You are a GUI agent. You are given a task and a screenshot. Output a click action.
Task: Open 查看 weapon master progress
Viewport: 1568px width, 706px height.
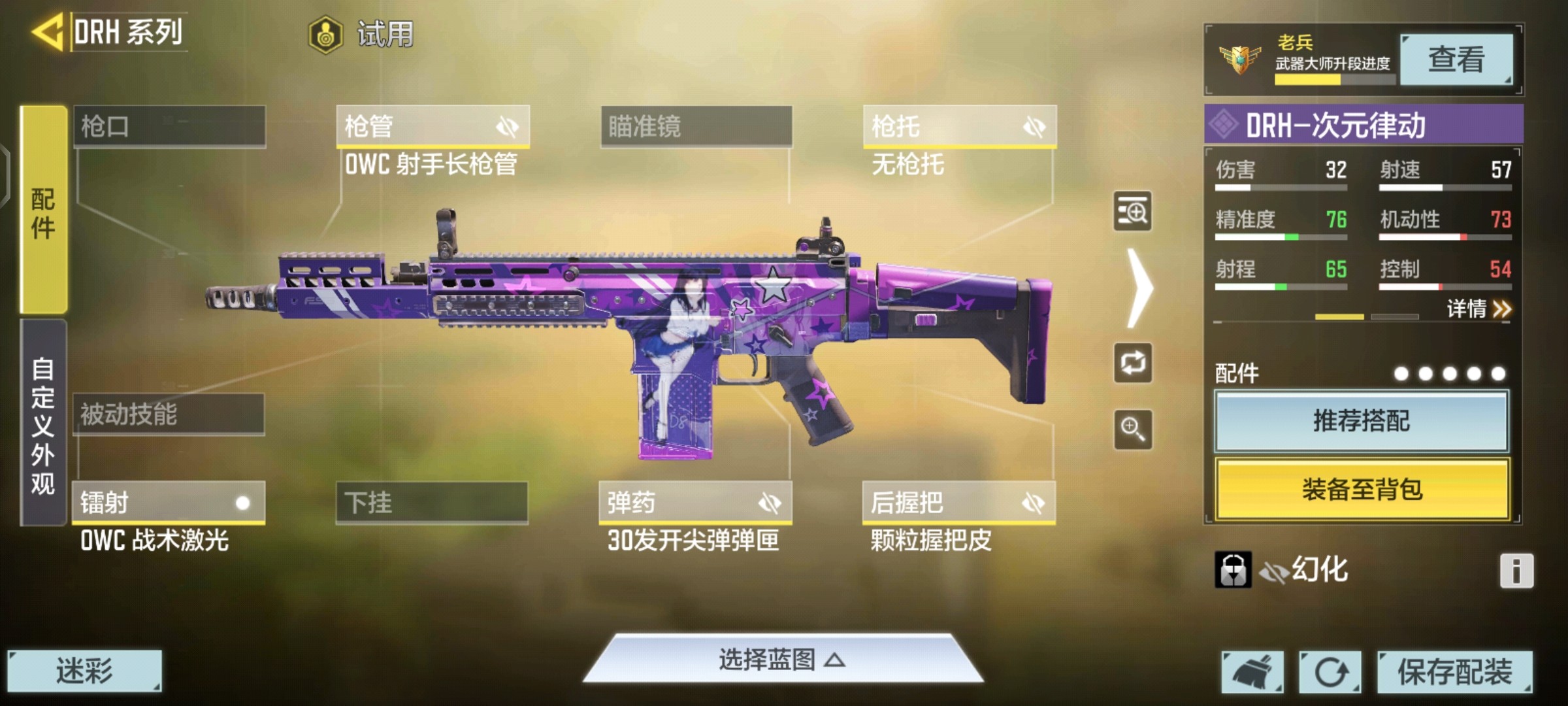point(1456,60)
